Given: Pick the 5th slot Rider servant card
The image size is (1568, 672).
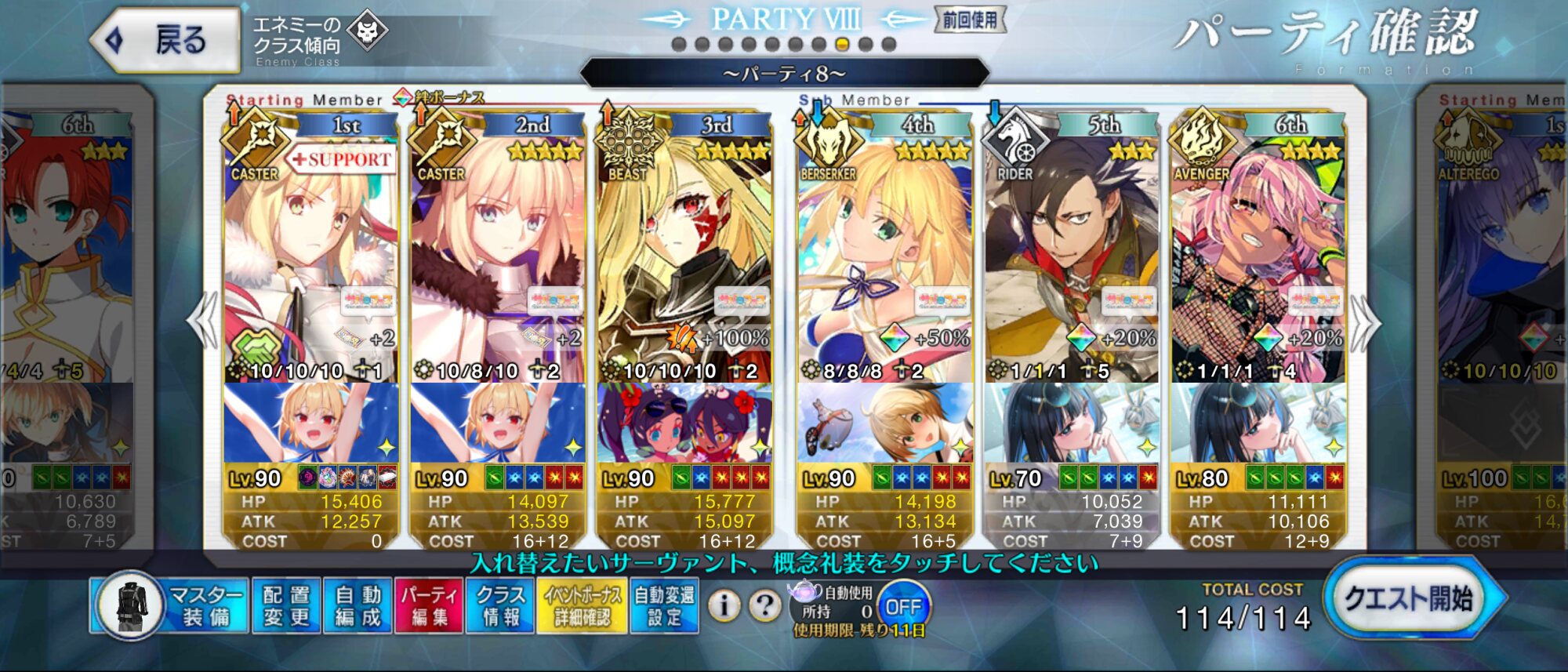Looking at the screenshot, I should pyautogui.click(x=1071, y=259).
